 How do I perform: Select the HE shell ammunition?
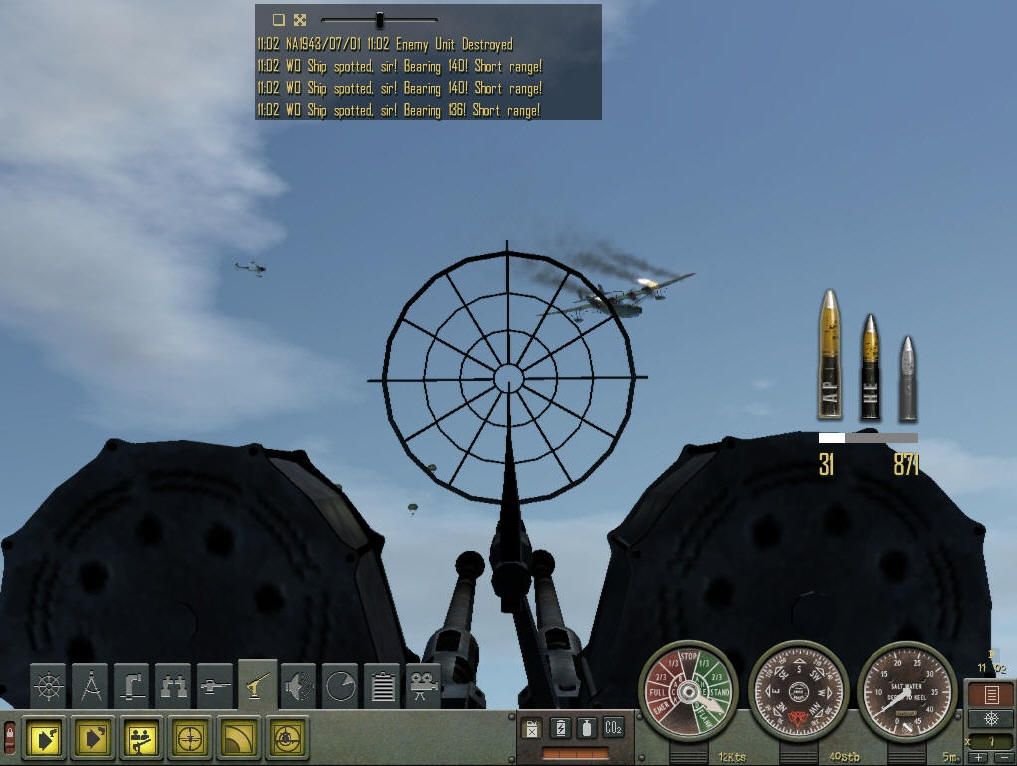870,367
